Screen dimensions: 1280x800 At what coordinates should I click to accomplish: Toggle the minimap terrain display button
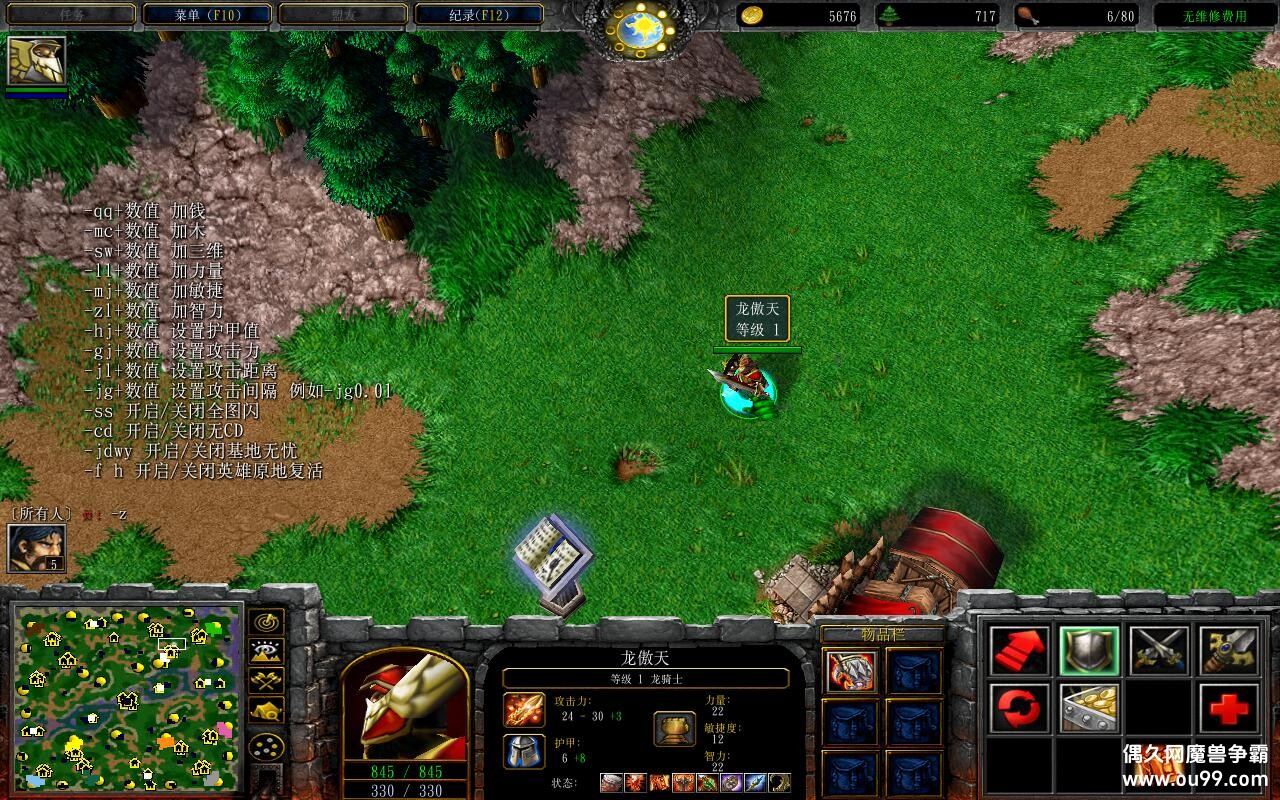point(266,652)
